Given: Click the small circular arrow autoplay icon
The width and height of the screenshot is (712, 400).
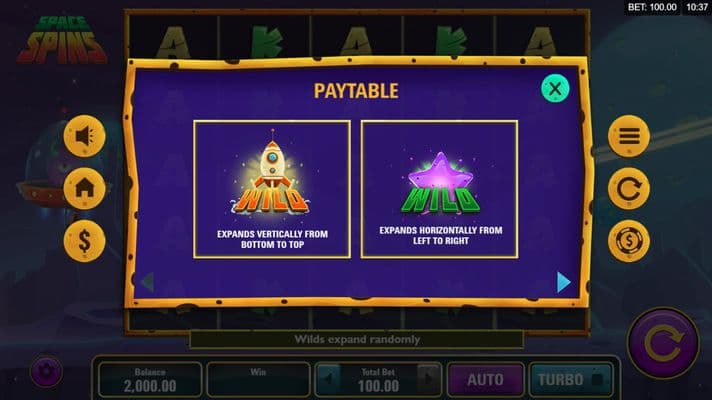Looking at the screenshot, I should pyautogui.click(x=629, y=189).
